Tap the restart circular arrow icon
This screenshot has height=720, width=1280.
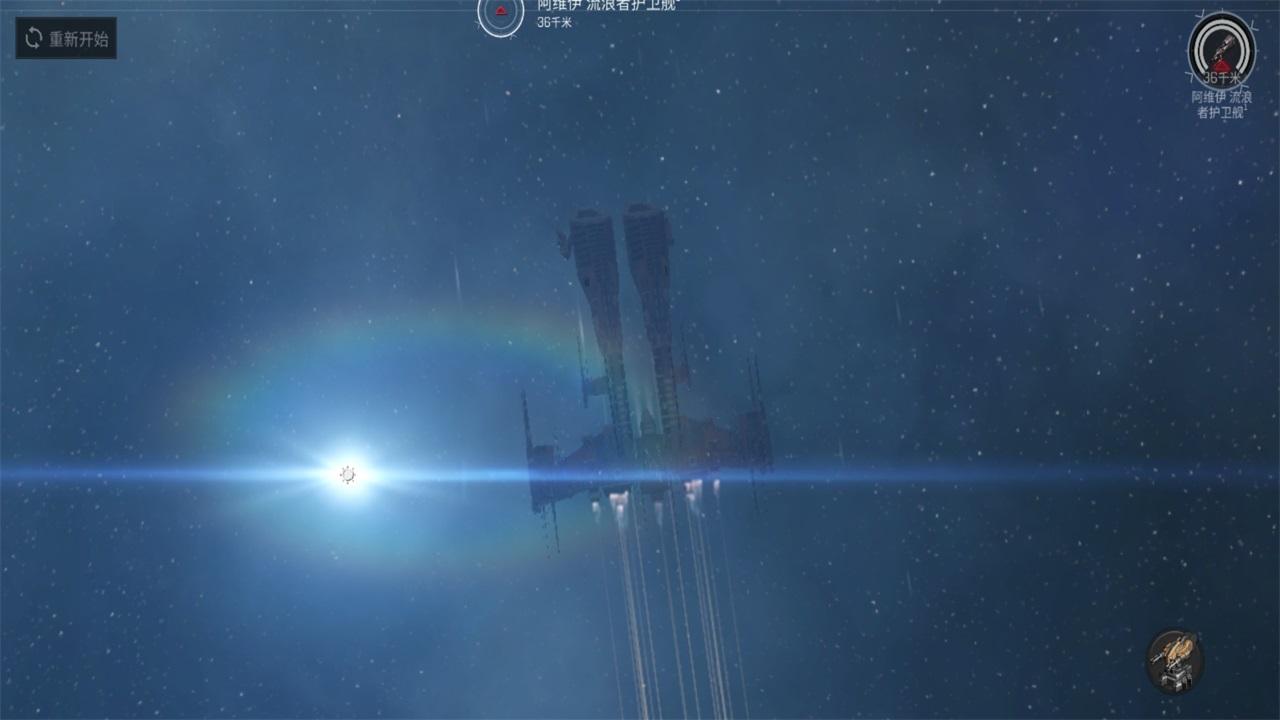click(x=31, y=38)
